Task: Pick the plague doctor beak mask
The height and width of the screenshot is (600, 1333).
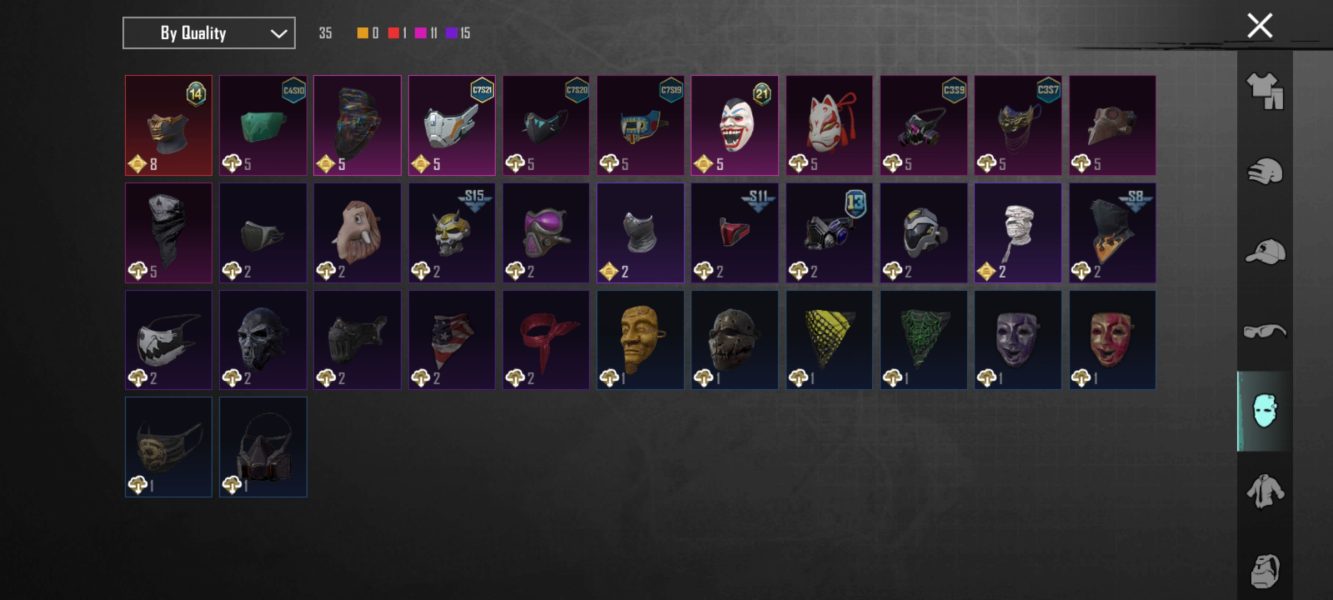Action: [x=1112, y=125]
